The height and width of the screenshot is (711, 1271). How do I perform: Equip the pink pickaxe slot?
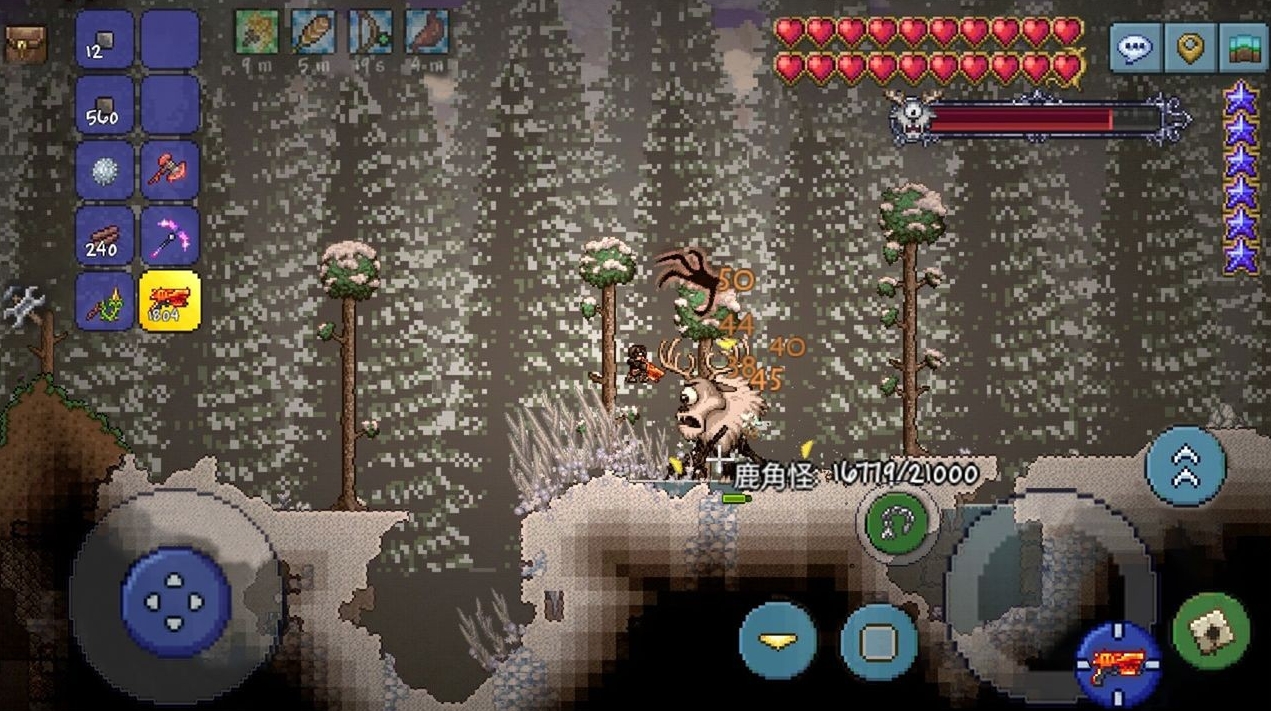[x=169, y=236]
